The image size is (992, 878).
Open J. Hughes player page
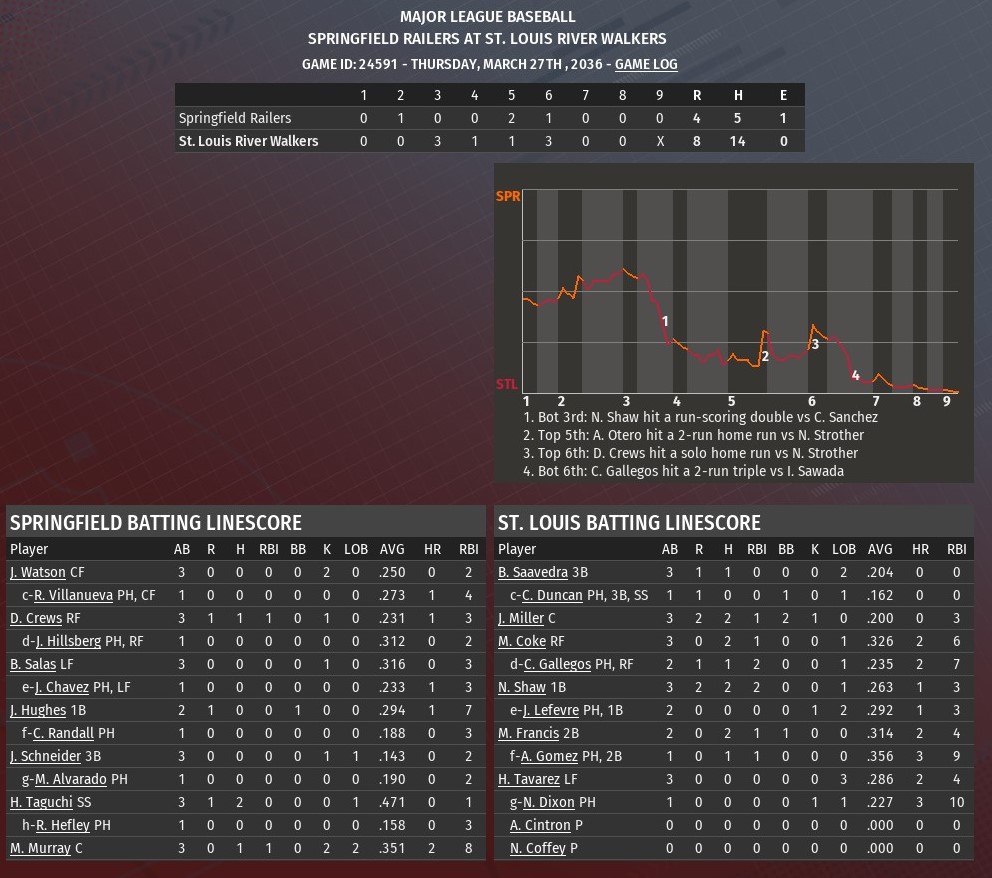(x=35, y=711)
